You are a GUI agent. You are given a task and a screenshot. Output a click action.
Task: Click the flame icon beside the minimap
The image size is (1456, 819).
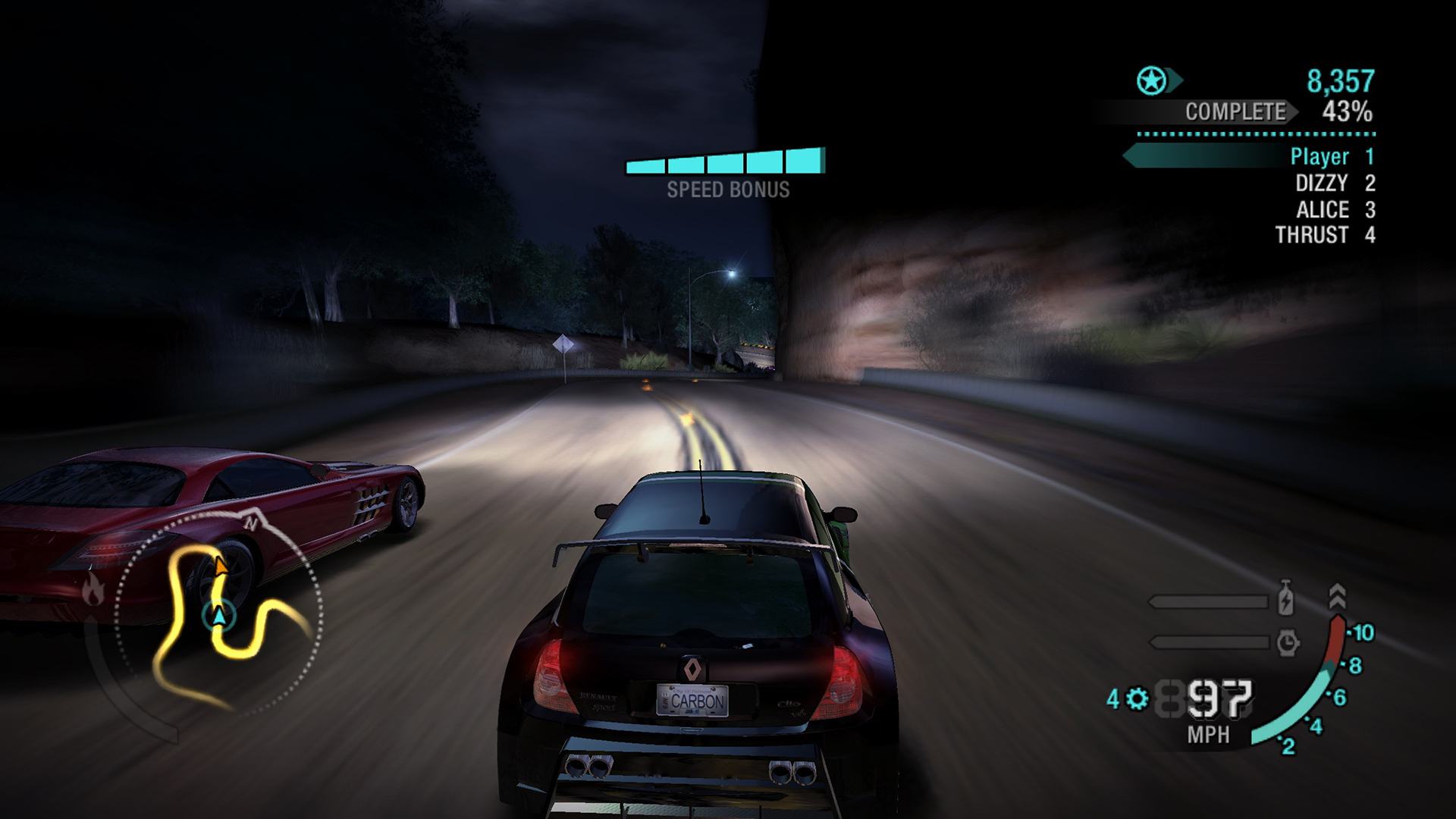point(93,589)
